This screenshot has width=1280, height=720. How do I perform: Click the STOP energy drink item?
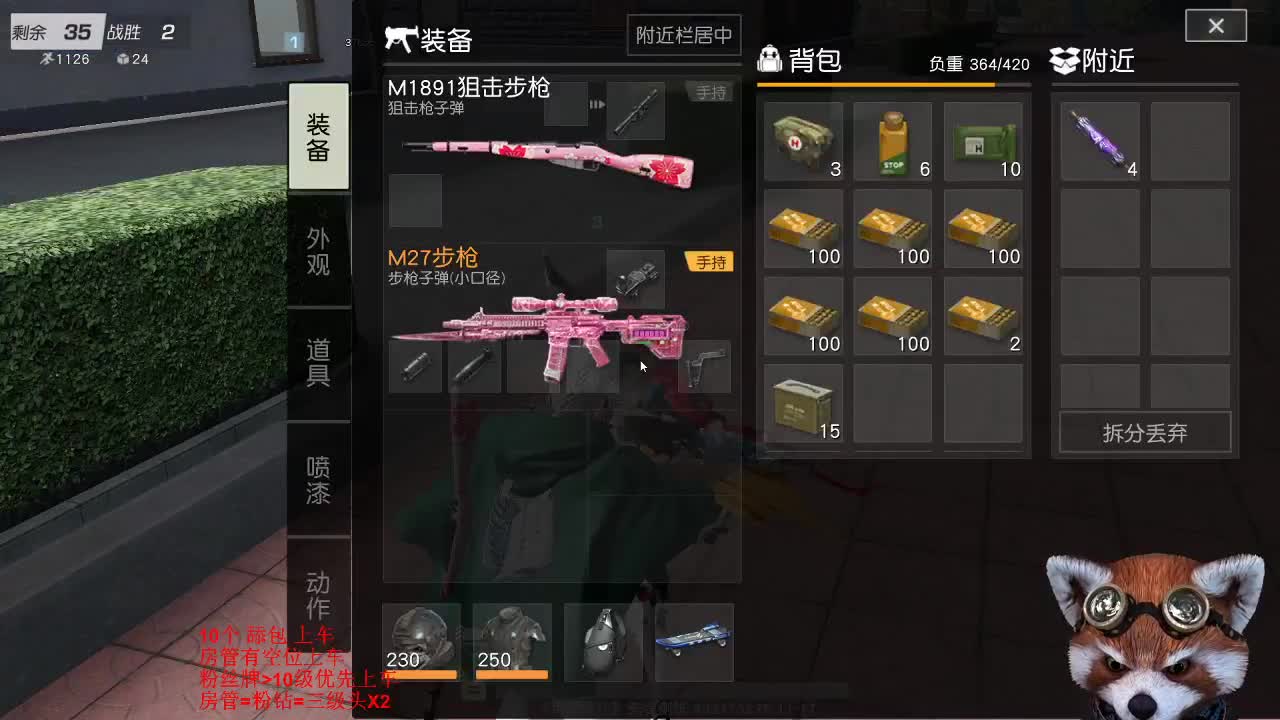point(893,140)
